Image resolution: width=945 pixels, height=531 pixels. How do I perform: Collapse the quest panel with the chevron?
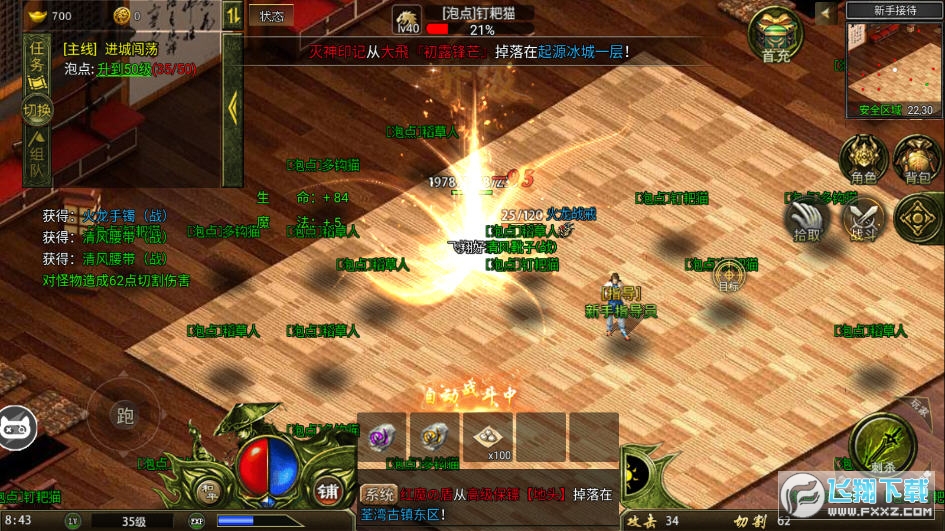[x=232, y=105]
